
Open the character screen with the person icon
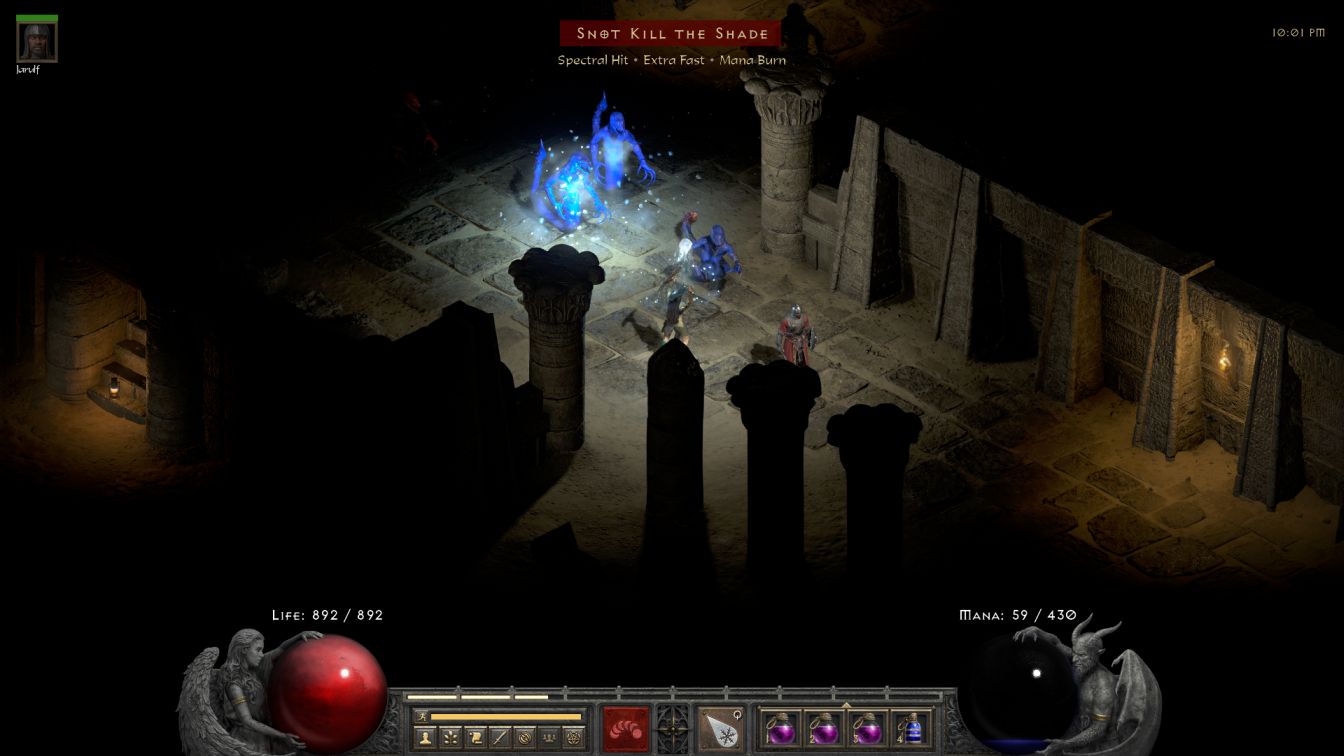(426, 738)
